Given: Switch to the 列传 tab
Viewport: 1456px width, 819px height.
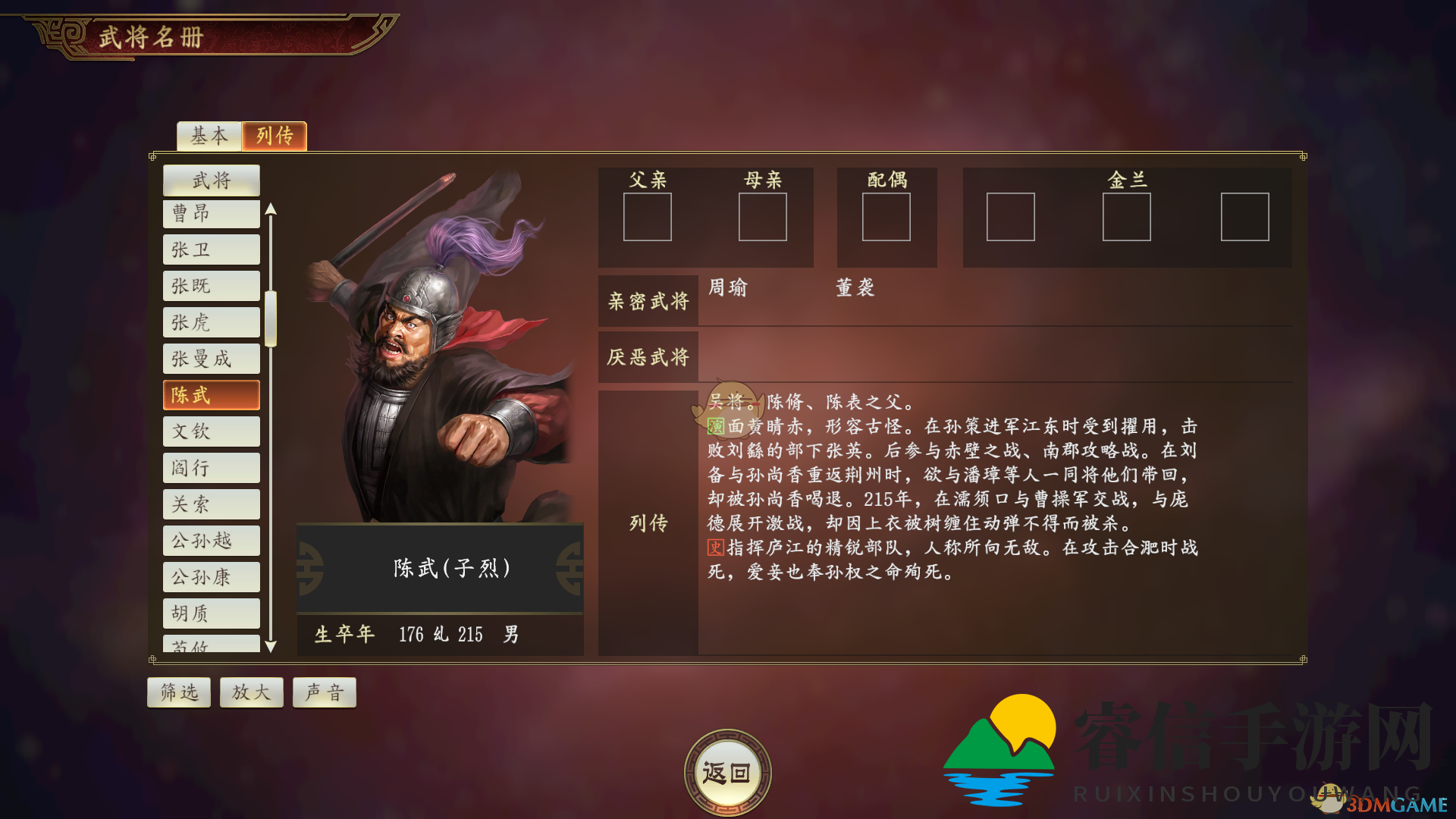Looking at the screenshot, I should click(x=274, y=136).
